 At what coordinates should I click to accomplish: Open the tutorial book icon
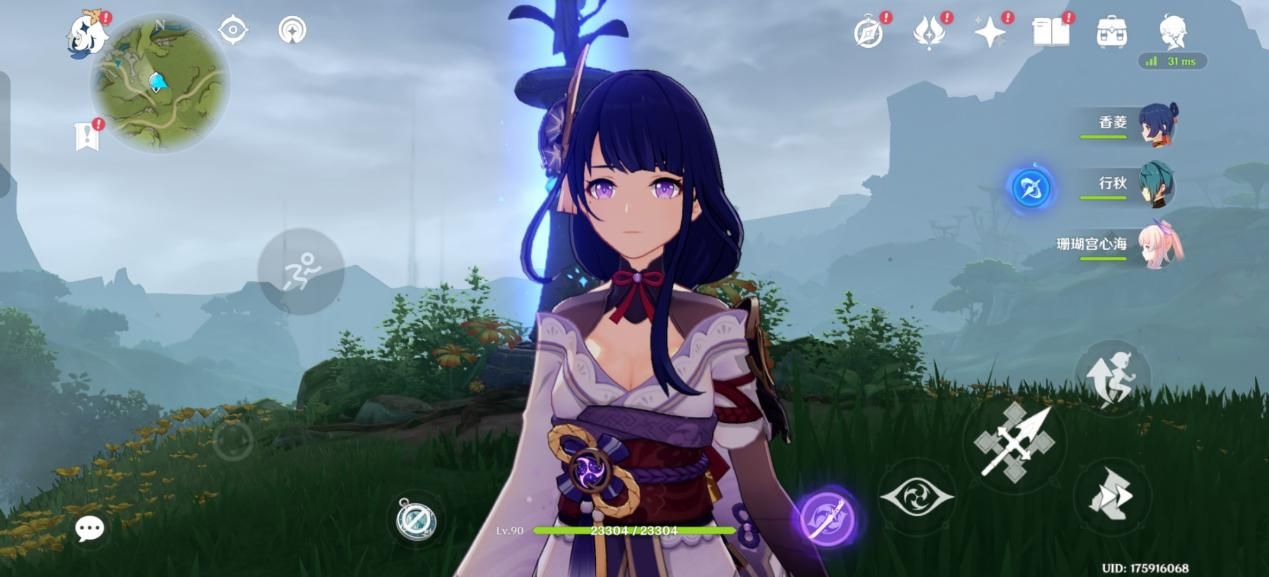[x=1051, y=33]
